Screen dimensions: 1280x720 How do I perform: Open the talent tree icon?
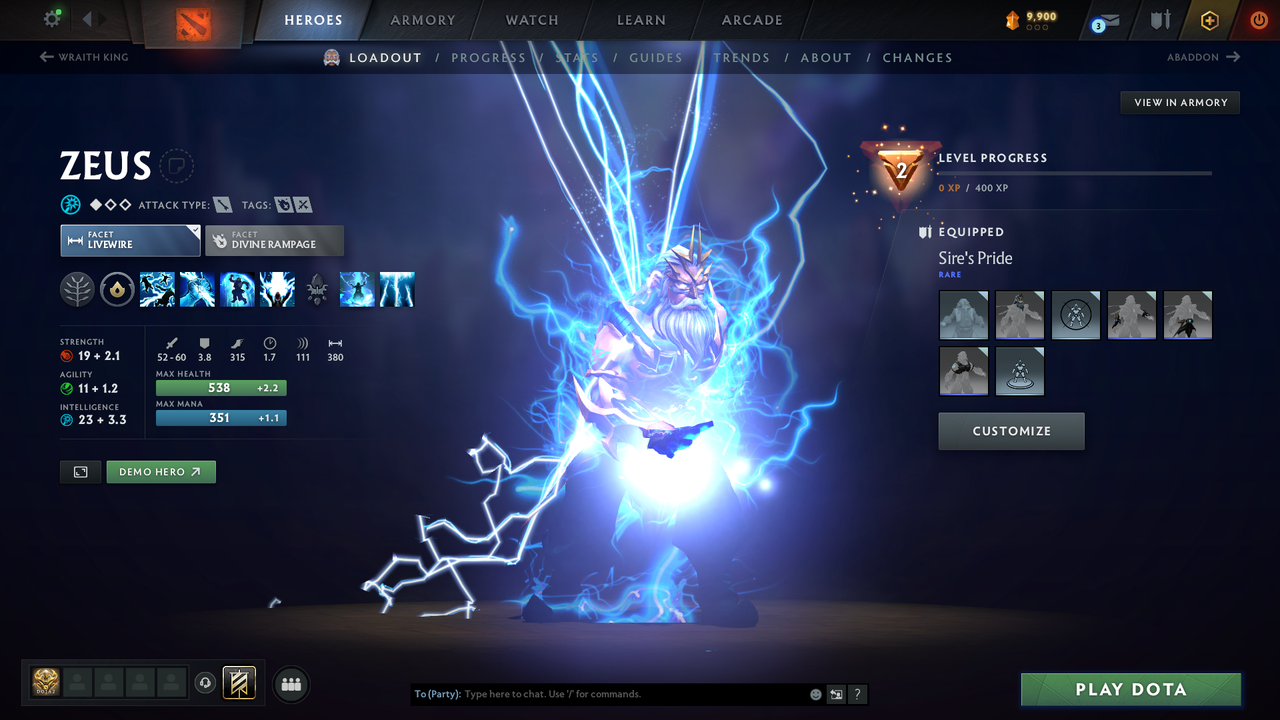click(77, 290)
